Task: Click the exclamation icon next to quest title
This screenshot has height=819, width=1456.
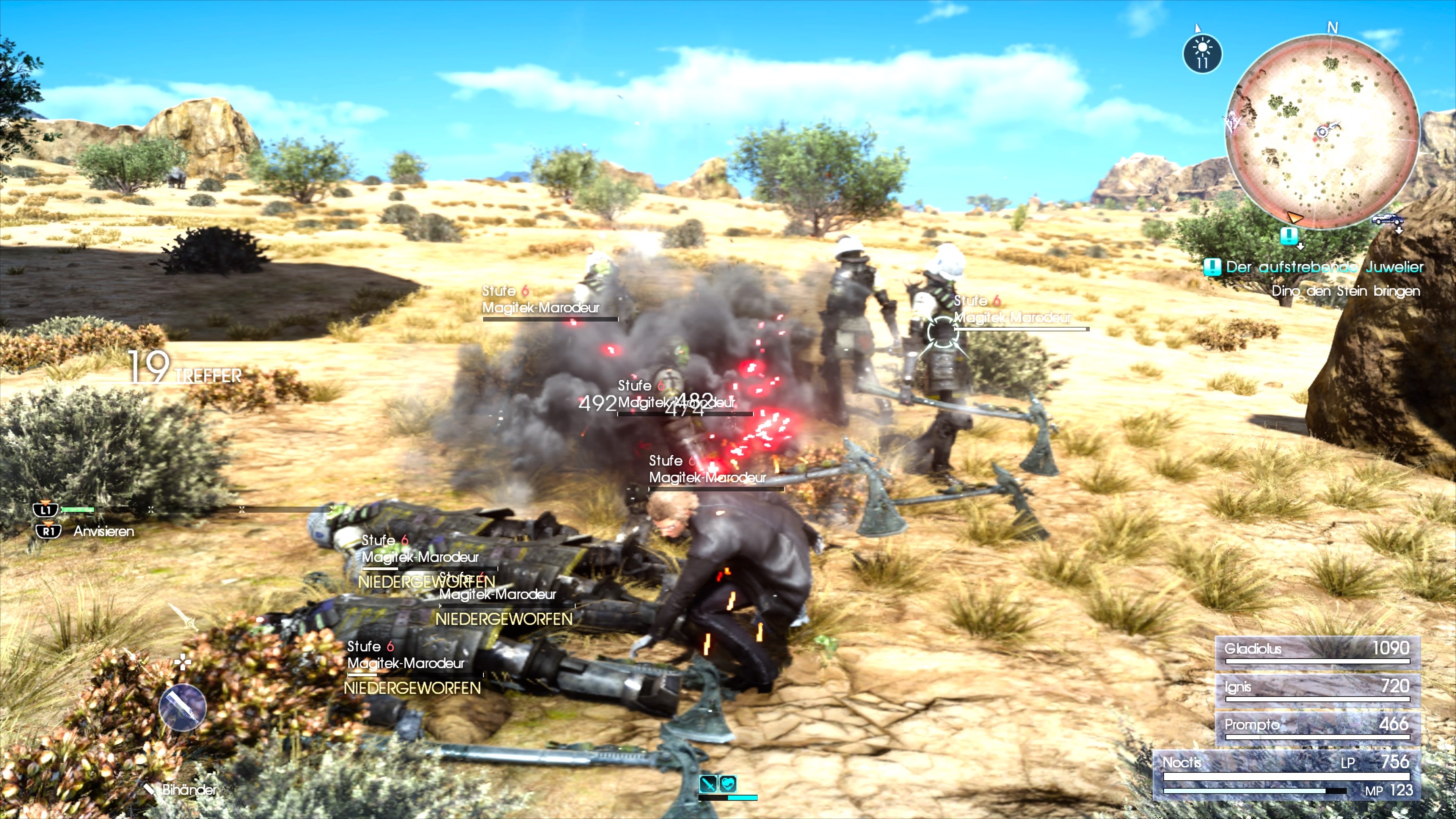Action: (1213, 267)
